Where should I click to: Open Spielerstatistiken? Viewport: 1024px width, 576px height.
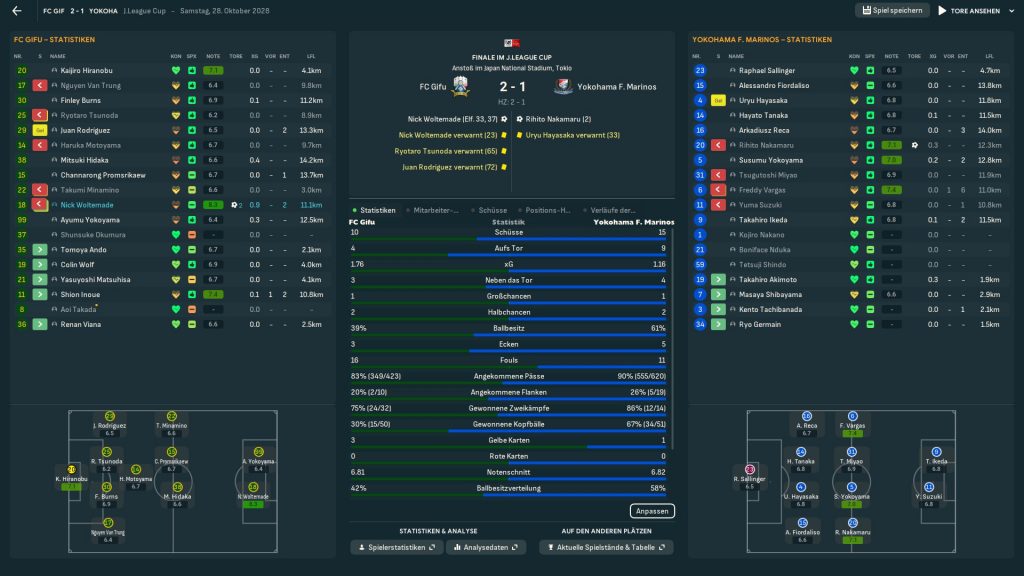[396, 548]
